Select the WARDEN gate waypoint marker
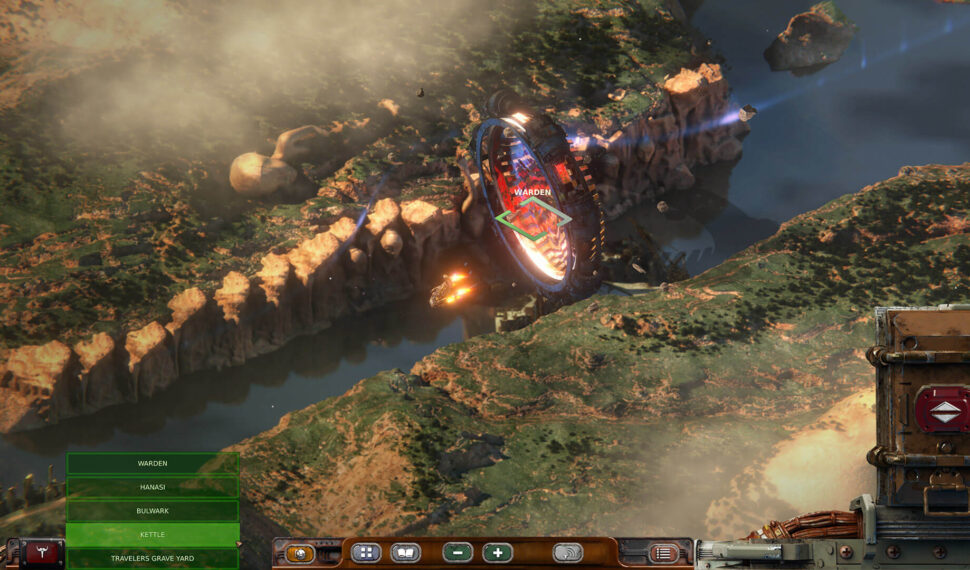The image size is (970, 570). tap(533, 217)
